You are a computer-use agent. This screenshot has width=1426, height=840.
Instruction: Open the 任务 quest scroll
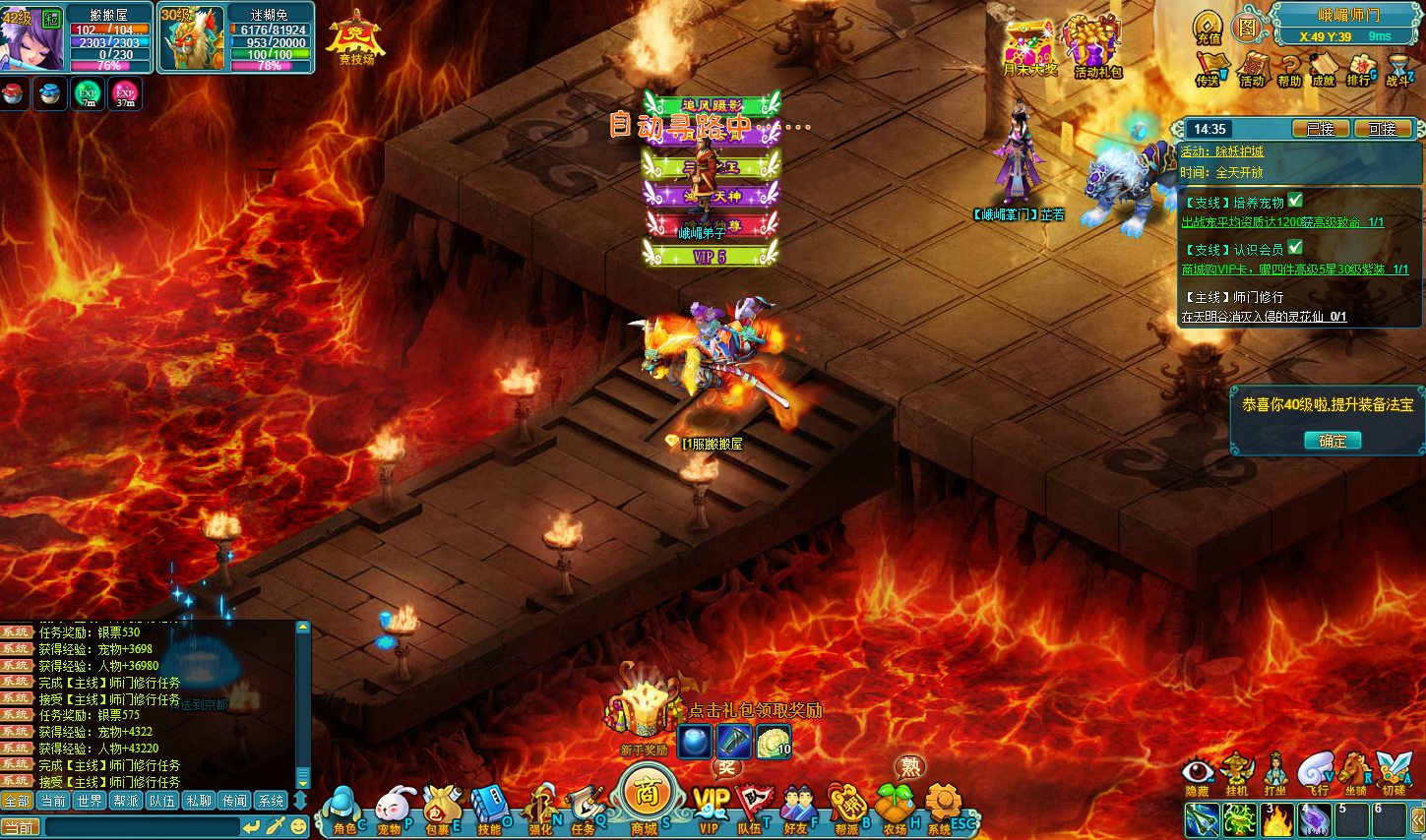tap(585, 810)
